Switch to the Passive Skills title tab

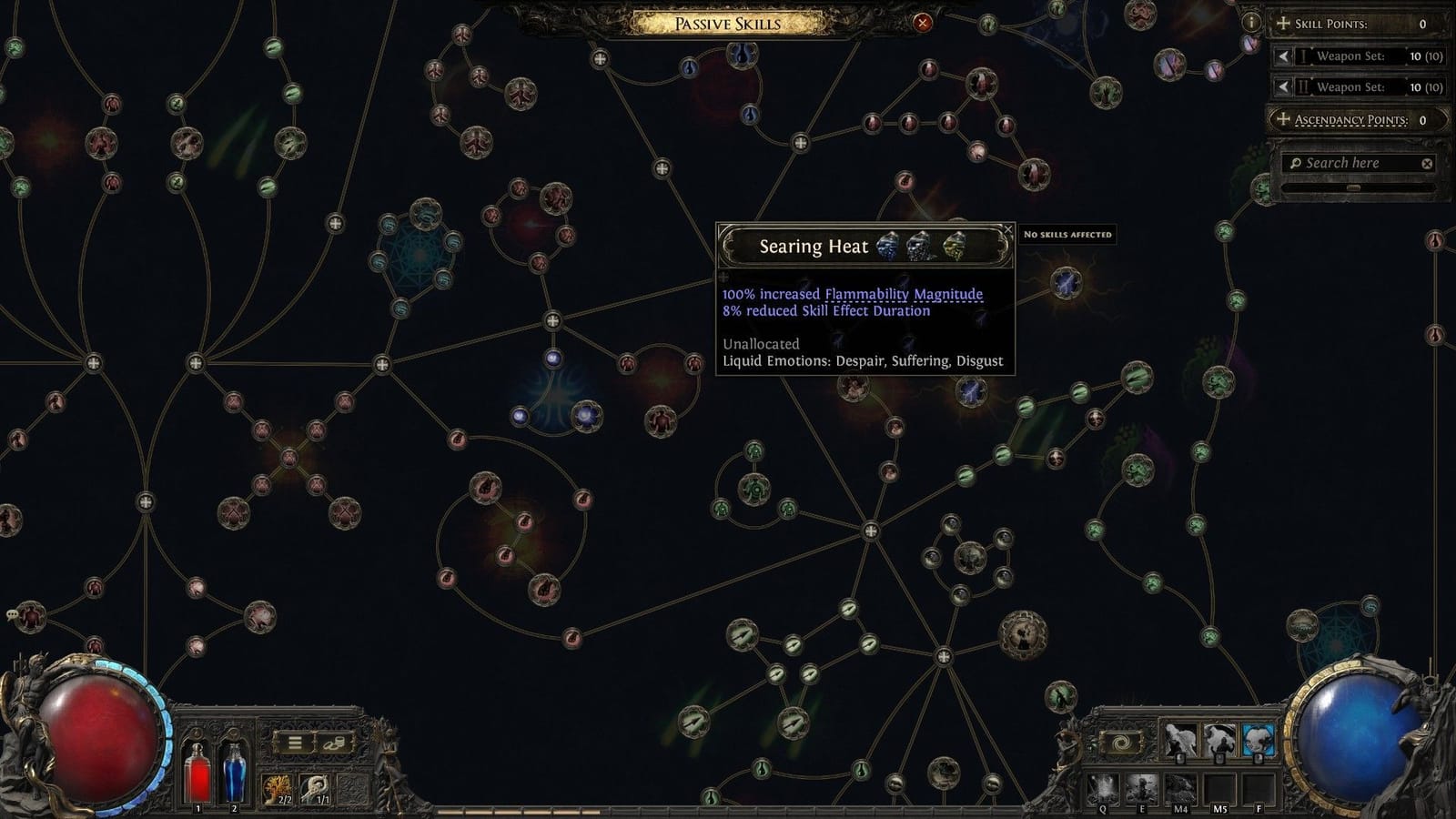[724, 24]
